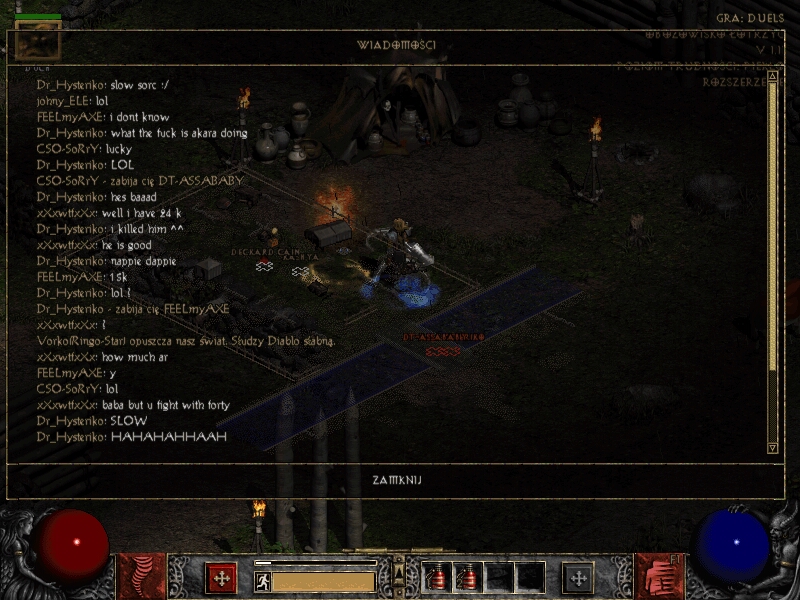
Task: Click the grey new-skill-points button
Action: tap(578, 577)
